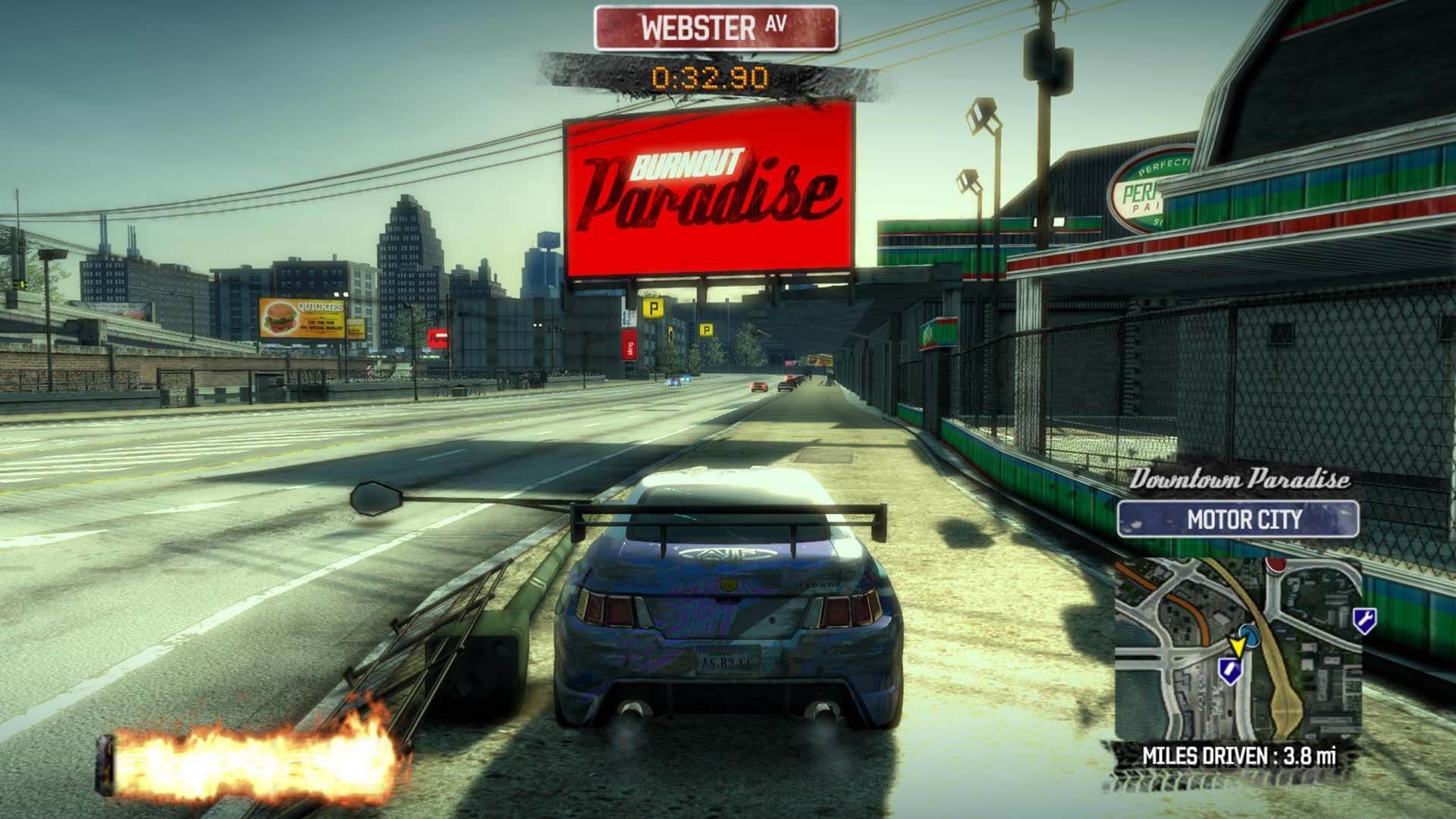Screen dimensions: 1456x819
Task: Click the Webster Av street sign
Action: click(715, 28)
